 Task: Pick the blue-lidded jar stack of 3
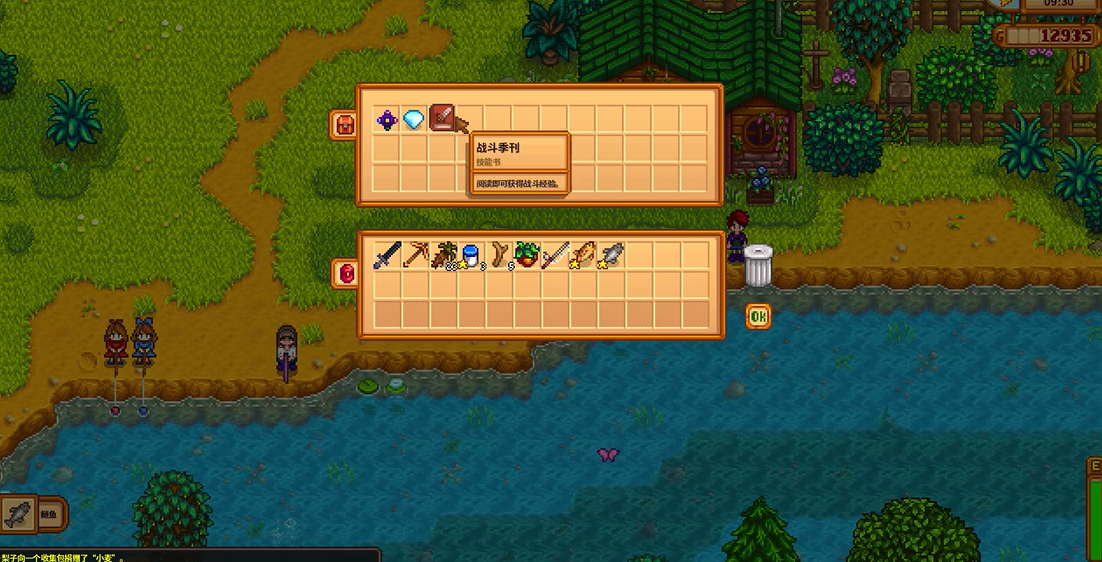(x=471, y=256)
